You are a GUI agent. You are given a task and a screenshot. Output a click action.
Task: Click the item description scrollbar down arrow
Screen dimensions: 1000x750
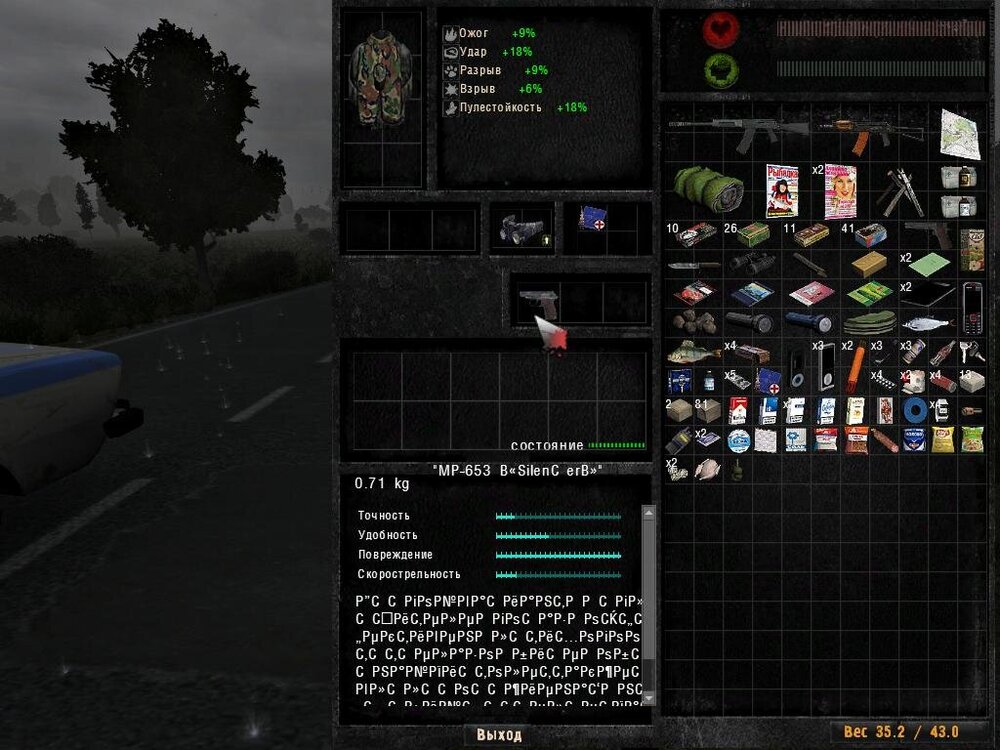647,698
